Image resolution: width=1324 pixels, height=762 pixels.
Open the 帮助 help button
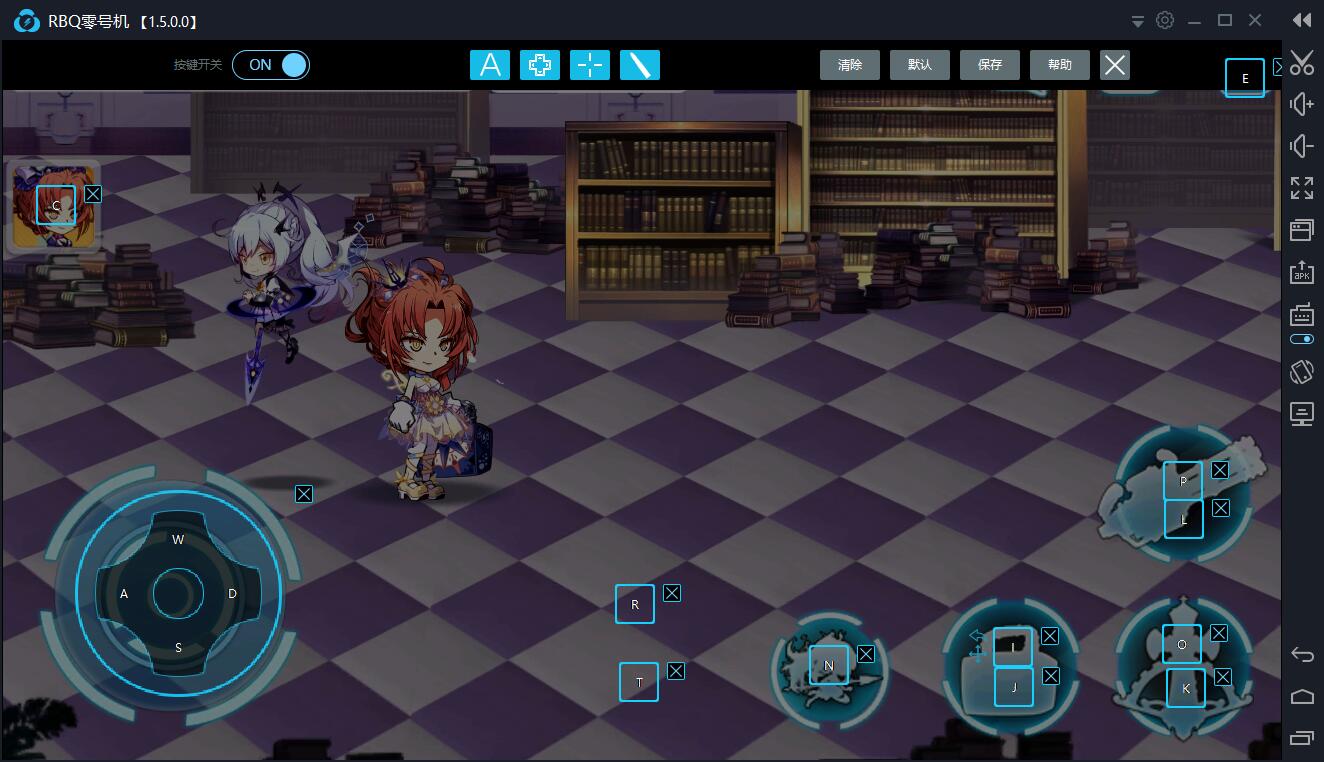pos(1060,65)
